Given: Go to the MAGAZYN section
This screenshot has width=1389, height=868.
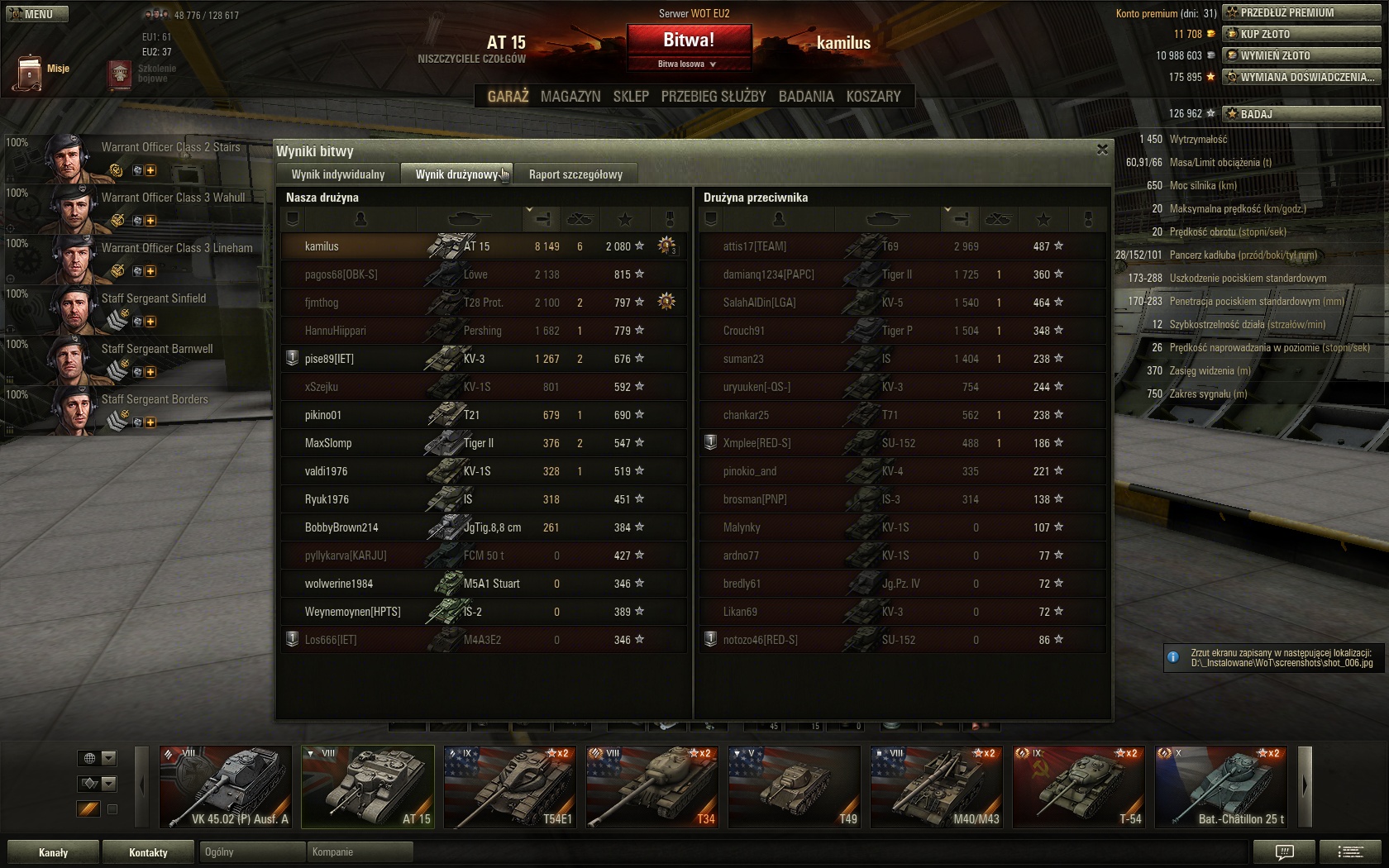Looking at the screenshot, I should coord(570,97).
